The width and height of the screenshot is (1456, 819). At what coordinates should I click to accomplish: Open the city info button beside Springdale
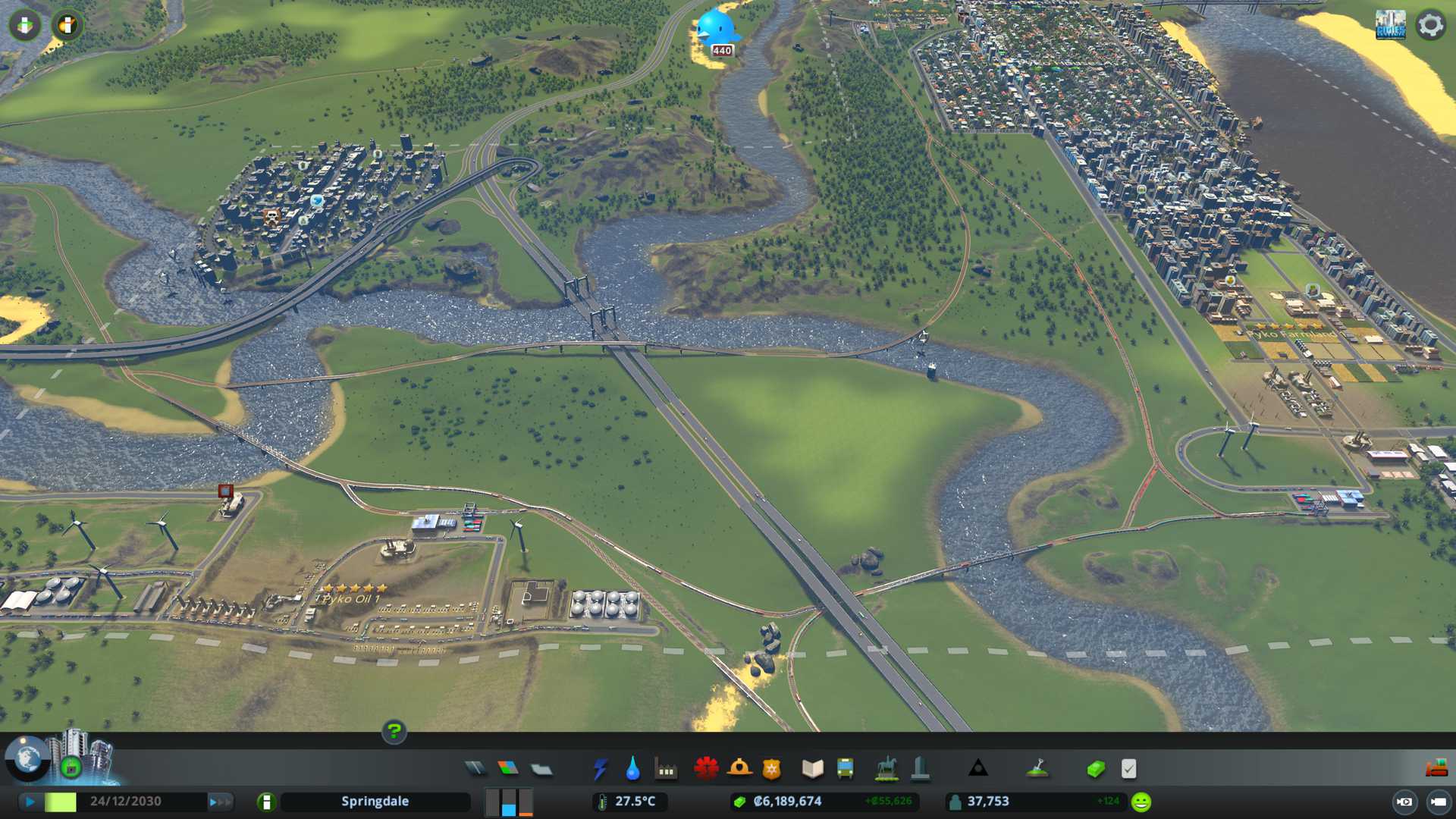click(x=266, y=802)
